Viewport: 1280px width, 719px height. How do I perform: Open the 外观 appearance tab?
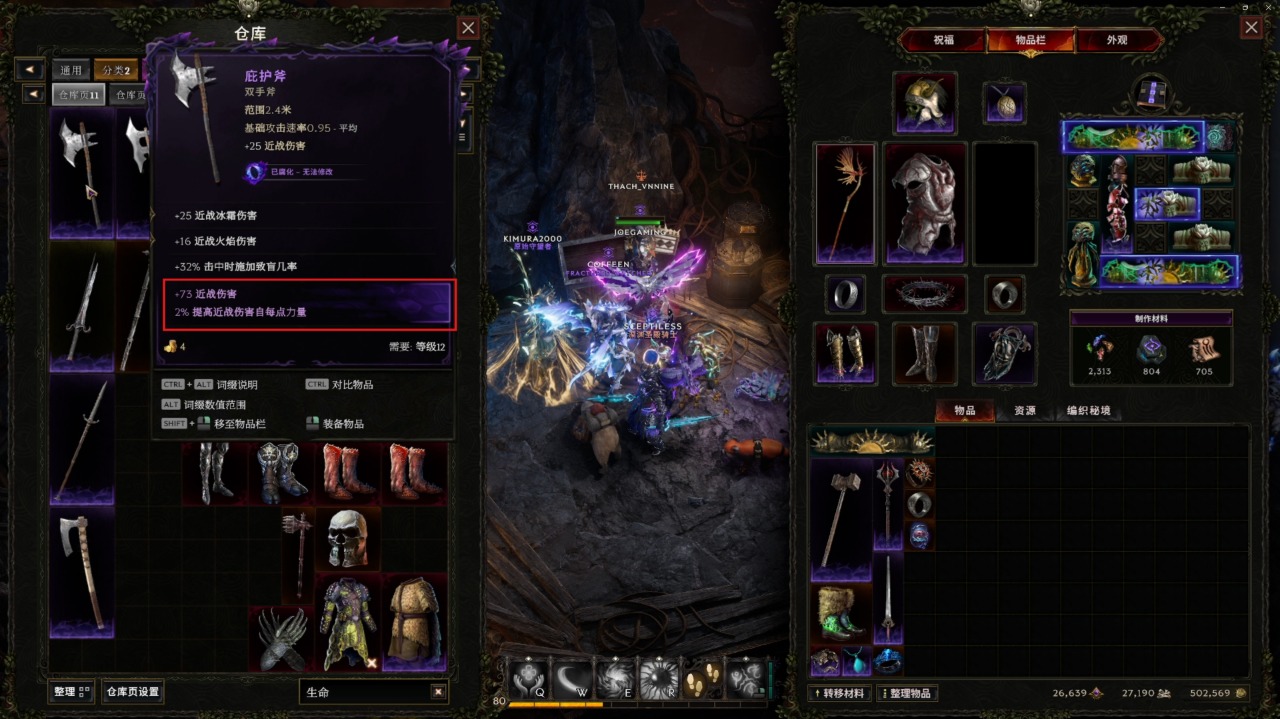click(x=1117, y=41)
